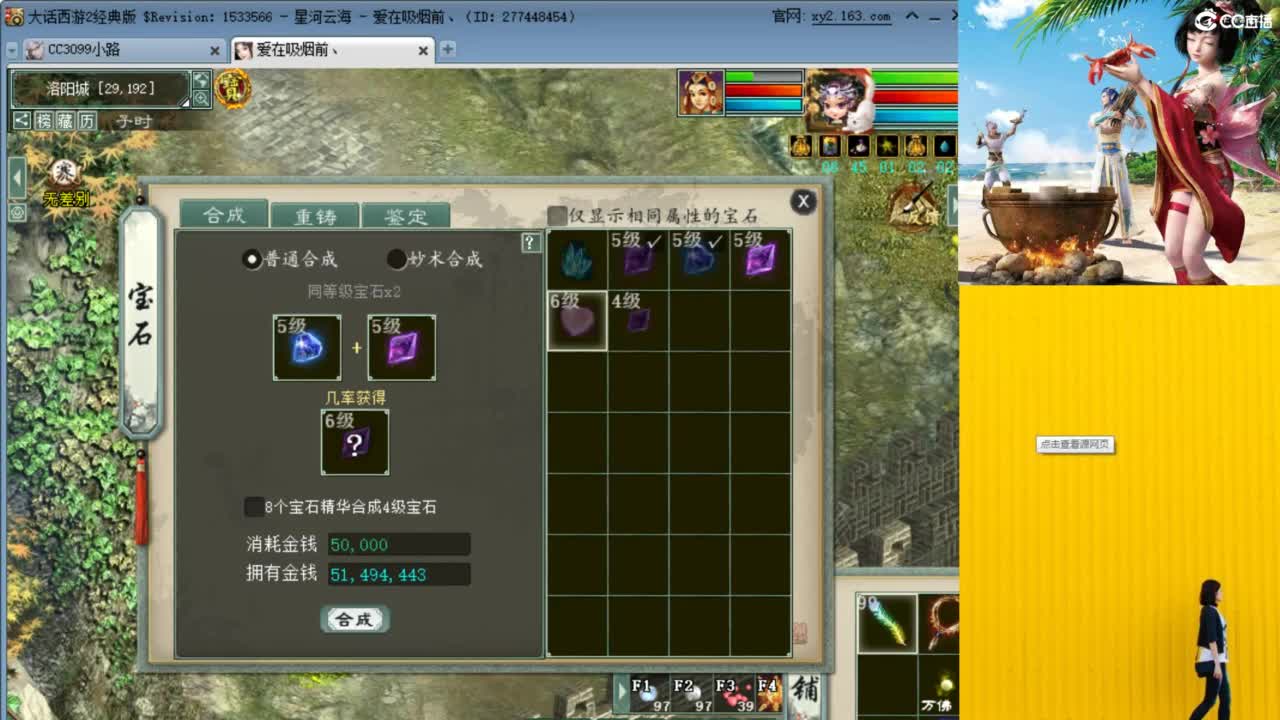Switch to the 重铸 tab
The height and width of the screenshot is (720, 1280).
tap(316, 215)
